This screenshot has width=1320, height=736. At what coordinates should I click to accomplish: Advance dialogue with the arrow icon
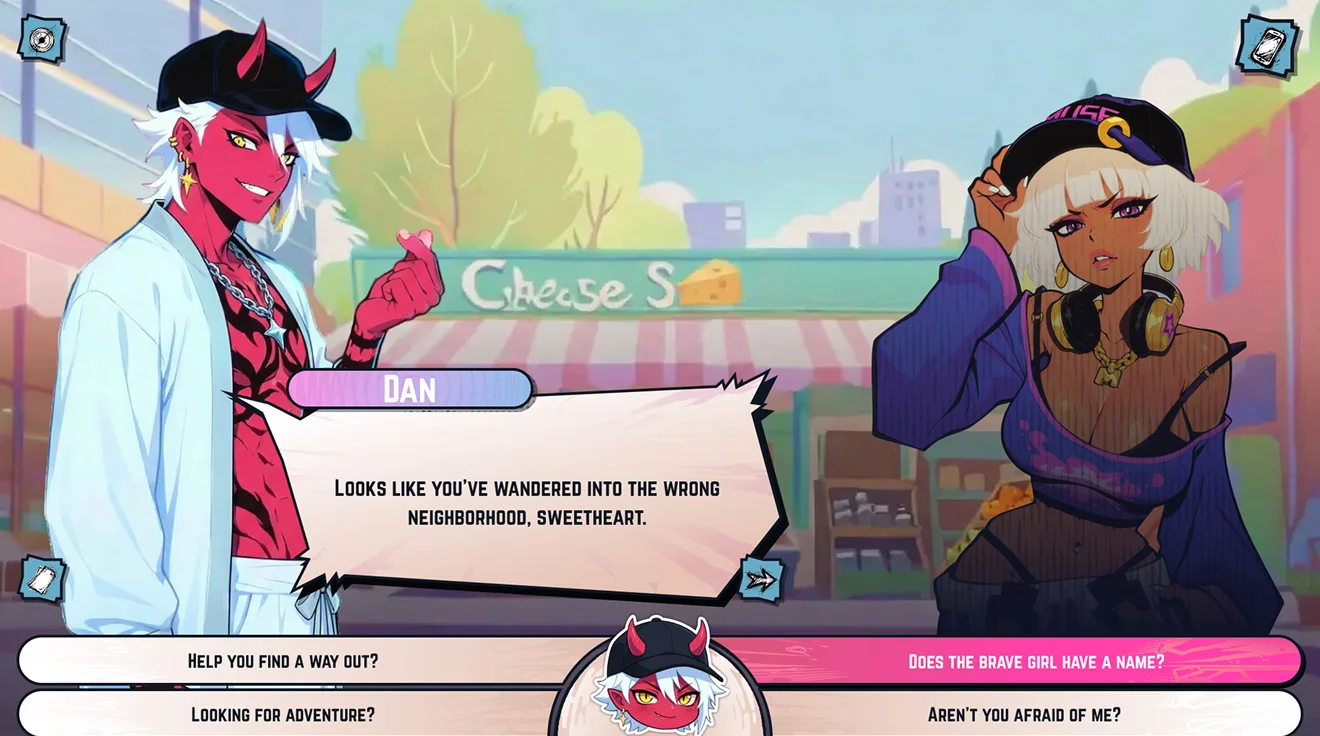pyautogui.click(x=760, y=579)
